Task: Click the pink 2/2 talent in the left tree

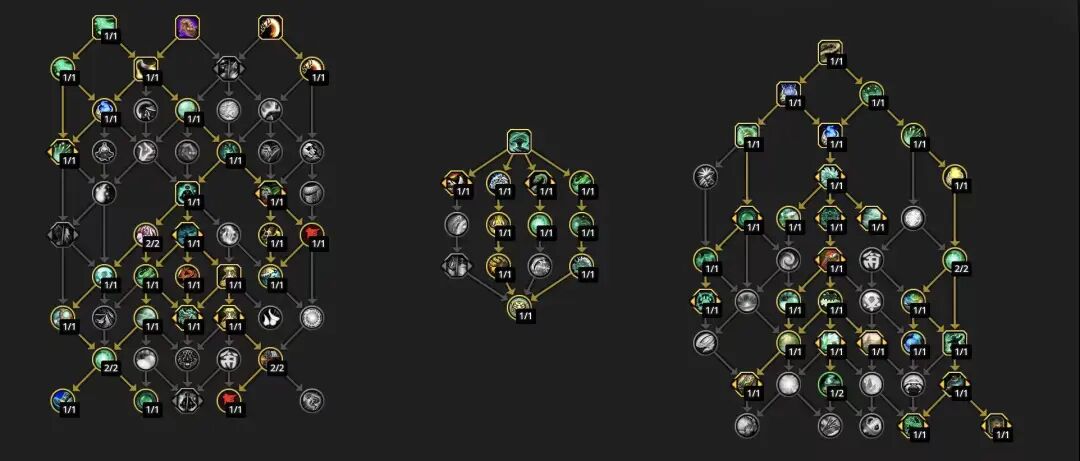Action: (x=146, y=235)
